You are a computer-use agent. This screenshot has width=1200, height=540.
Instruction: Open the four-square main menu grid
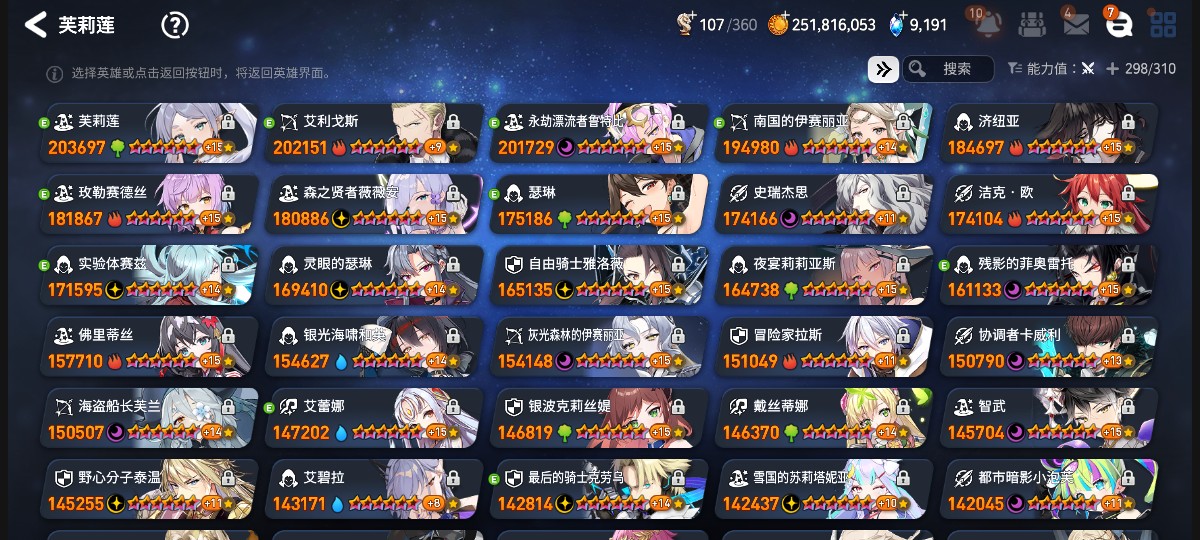click(x=1163, y=25)
